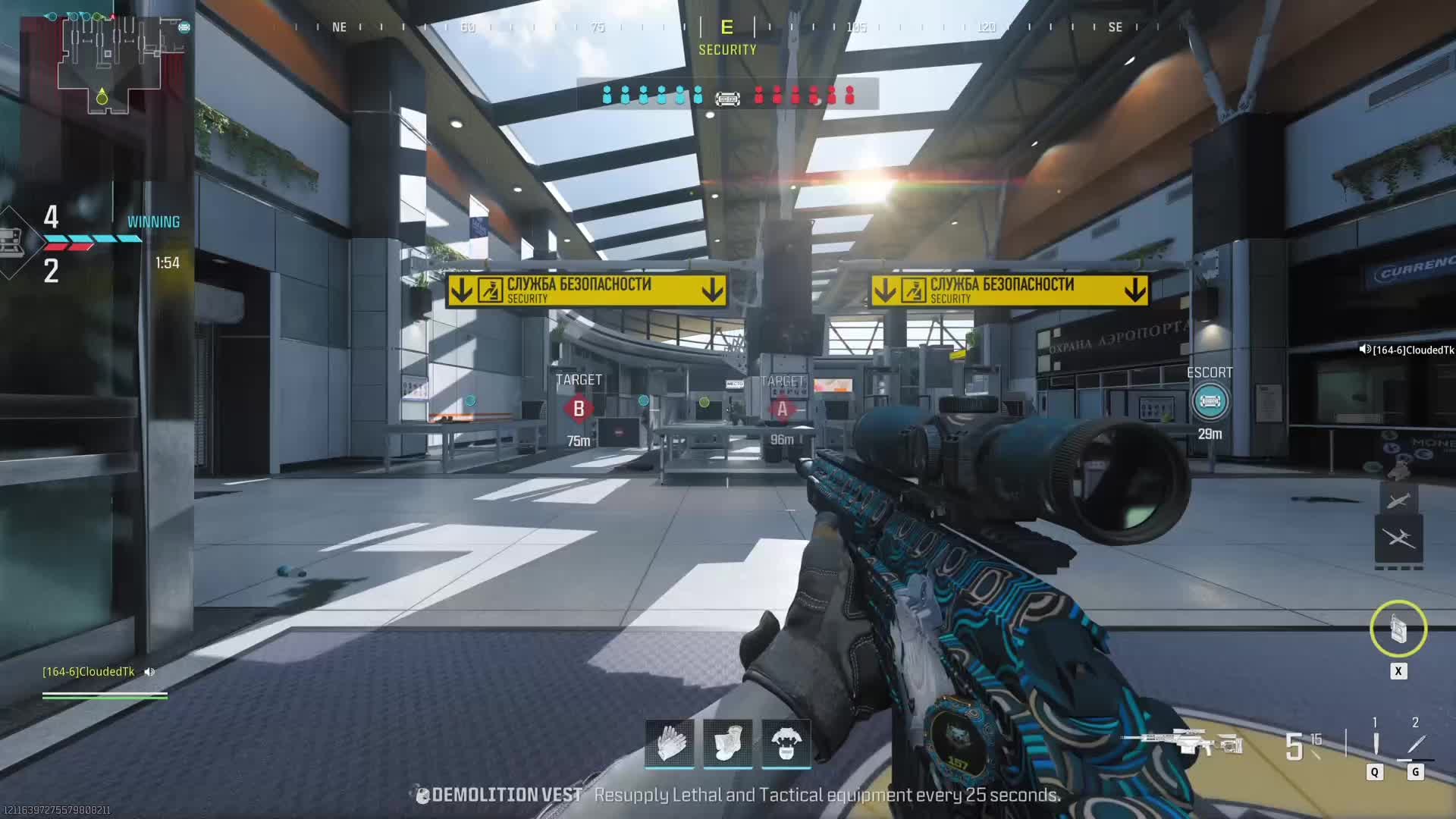Click the Escort objective marker

click(x=1210, y=401)
